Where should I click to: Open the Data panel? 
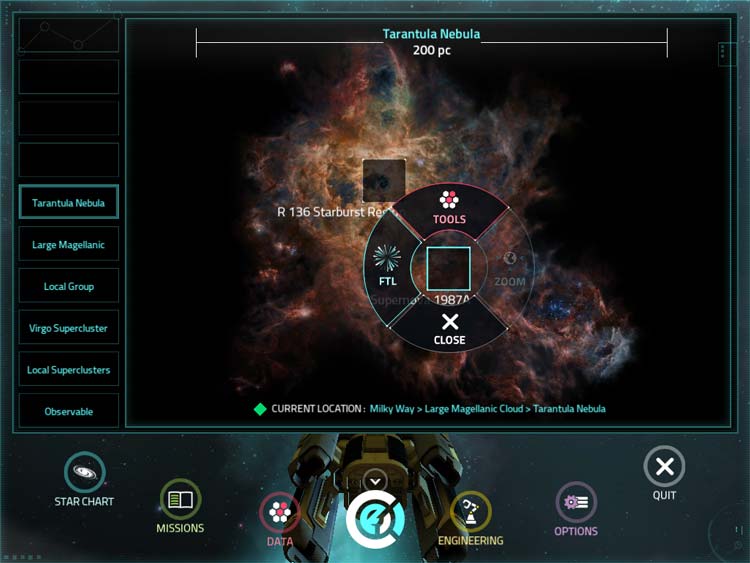pyautogui.click(x=280, y=520)
